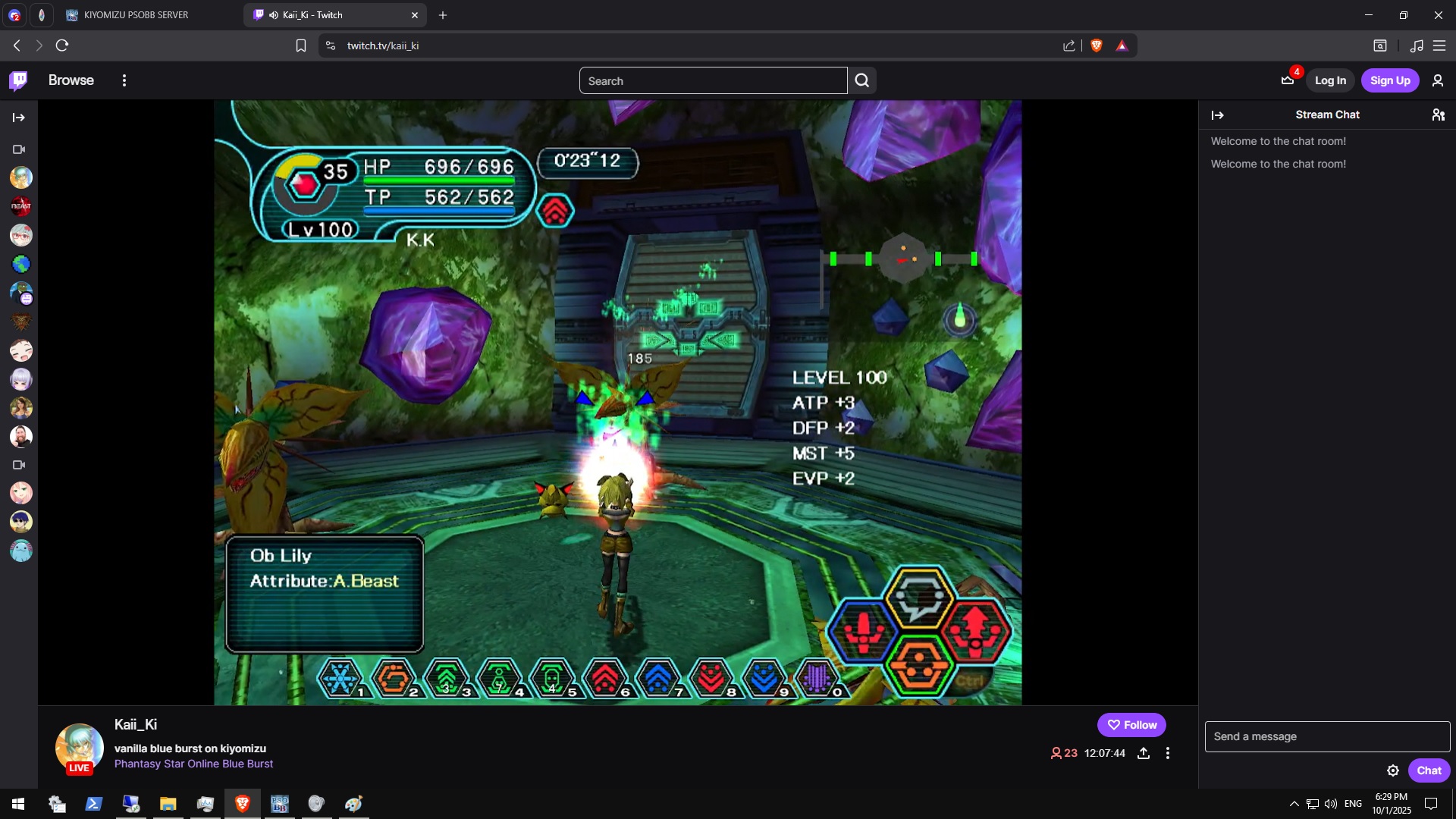Image resolution: width=1456 pixels, height=819 pixels.
Task: Select the green chevron healing slot
Action: click(447, 678)
